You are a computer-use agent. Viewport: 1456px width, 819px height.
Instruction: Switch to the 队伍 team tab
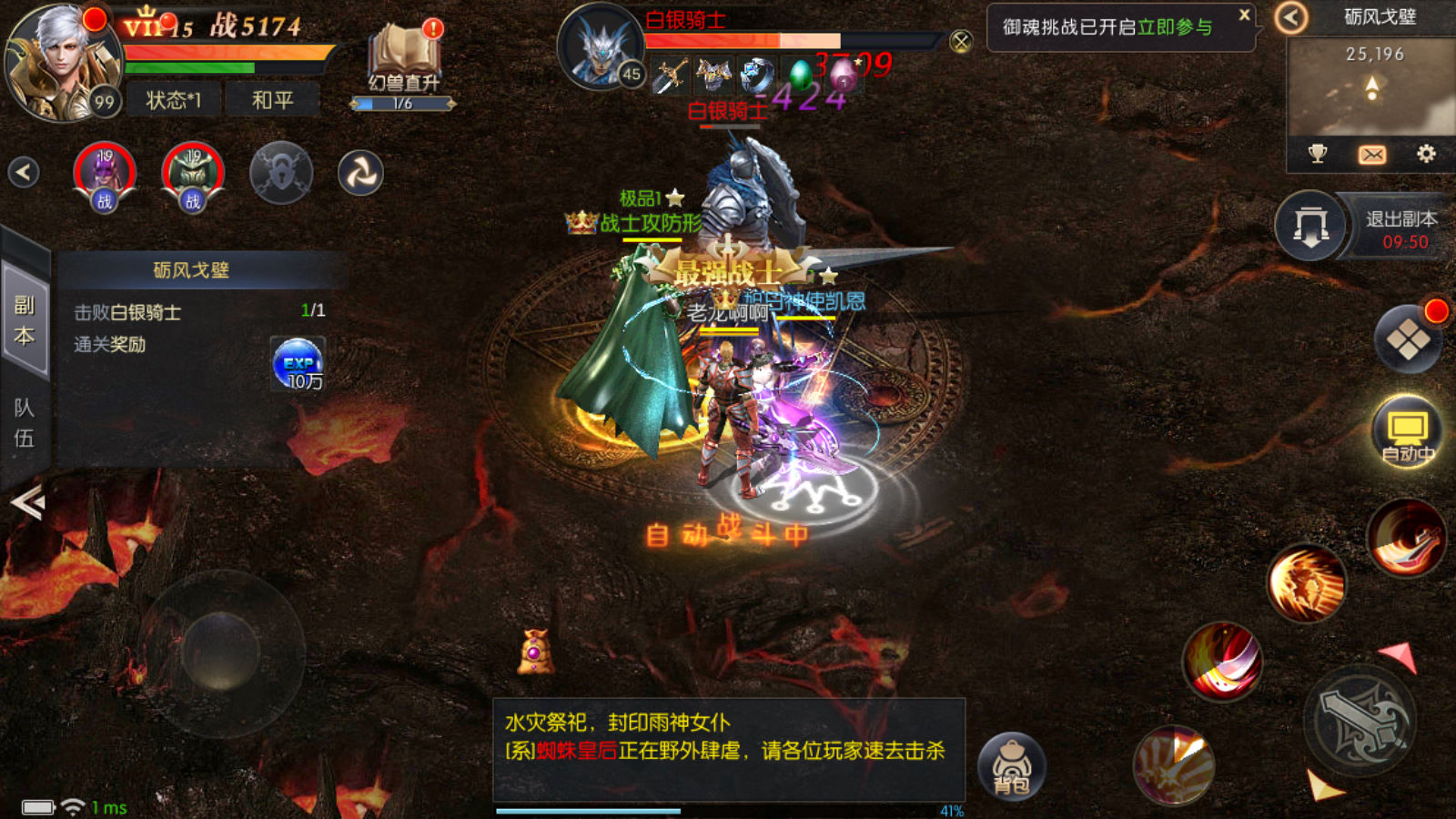tap(25, 422)
